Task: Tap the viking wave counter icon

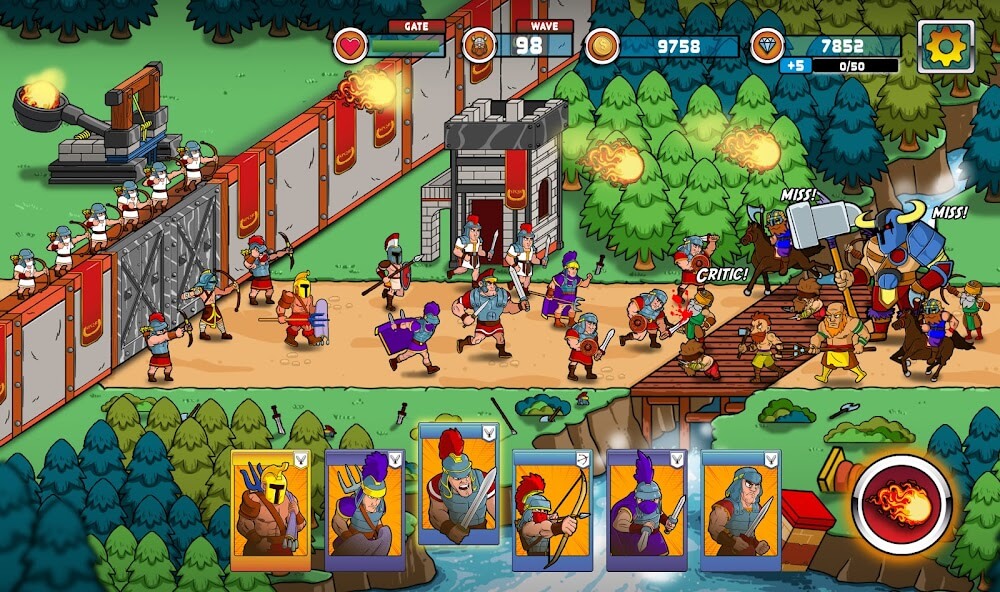Action: (x=480, y=46)
